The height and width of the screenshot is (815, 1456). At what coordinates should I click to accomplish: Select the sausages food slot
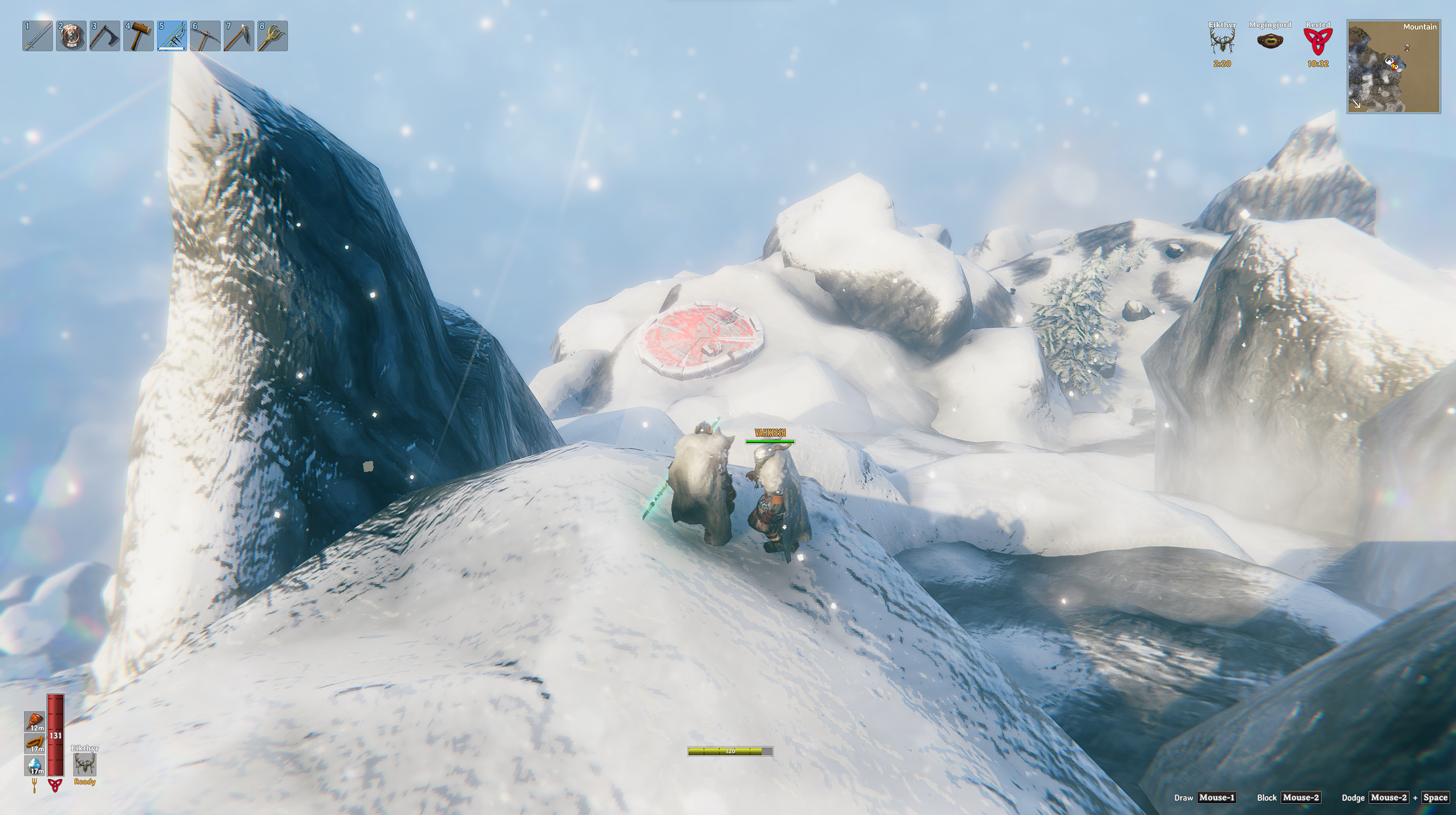coord(35,744)
